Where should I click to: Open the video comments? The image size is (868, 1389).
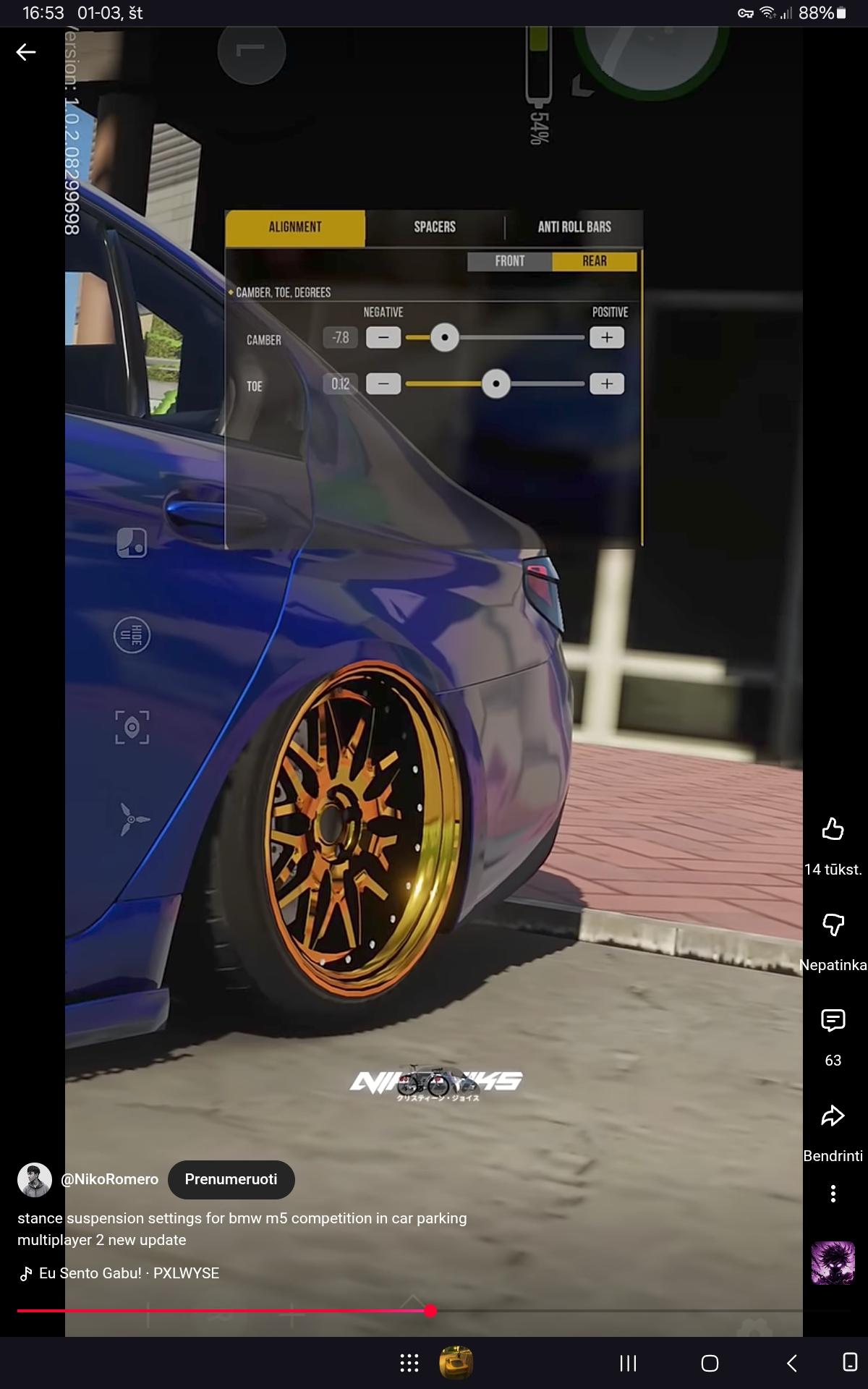coord(833,1020)
